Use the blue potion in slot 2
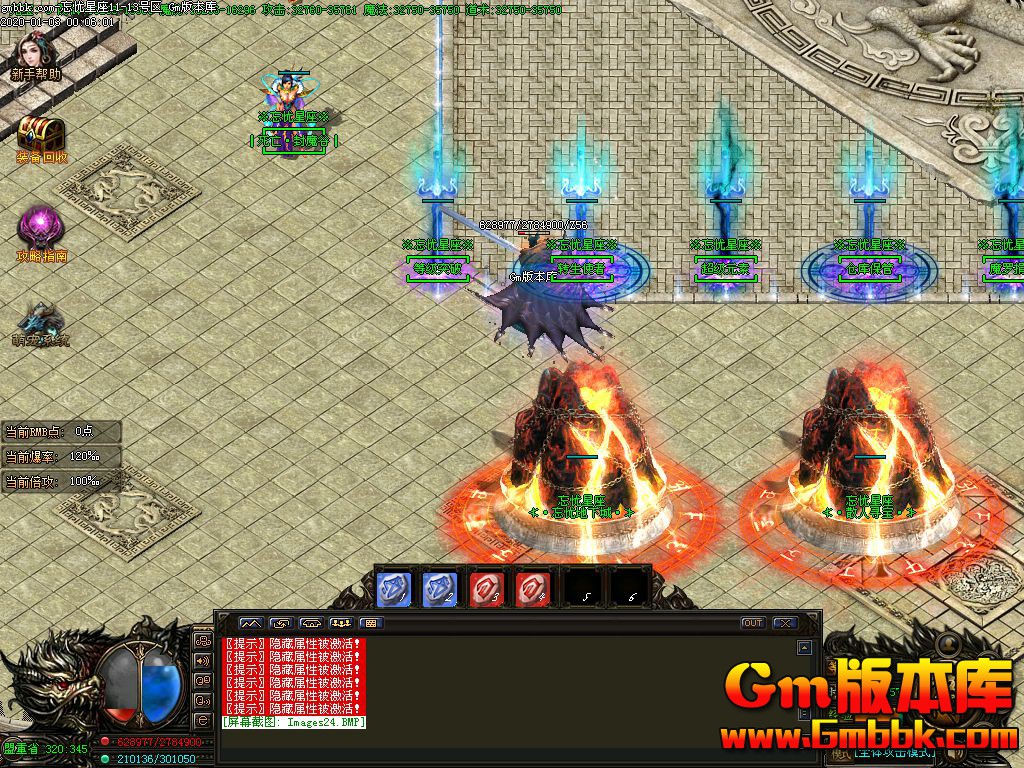Screen dimensions: 1024x768 point(438,588)
